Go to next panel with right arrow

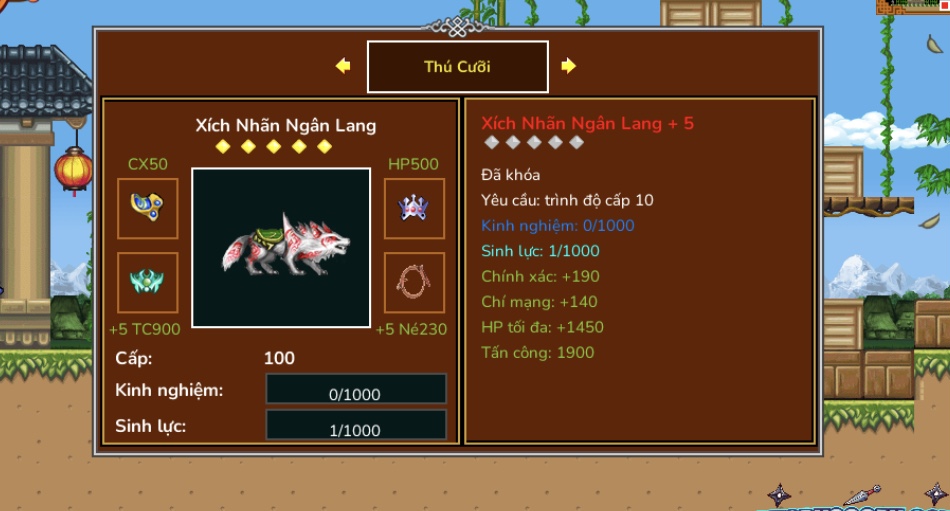coord(568,66)
